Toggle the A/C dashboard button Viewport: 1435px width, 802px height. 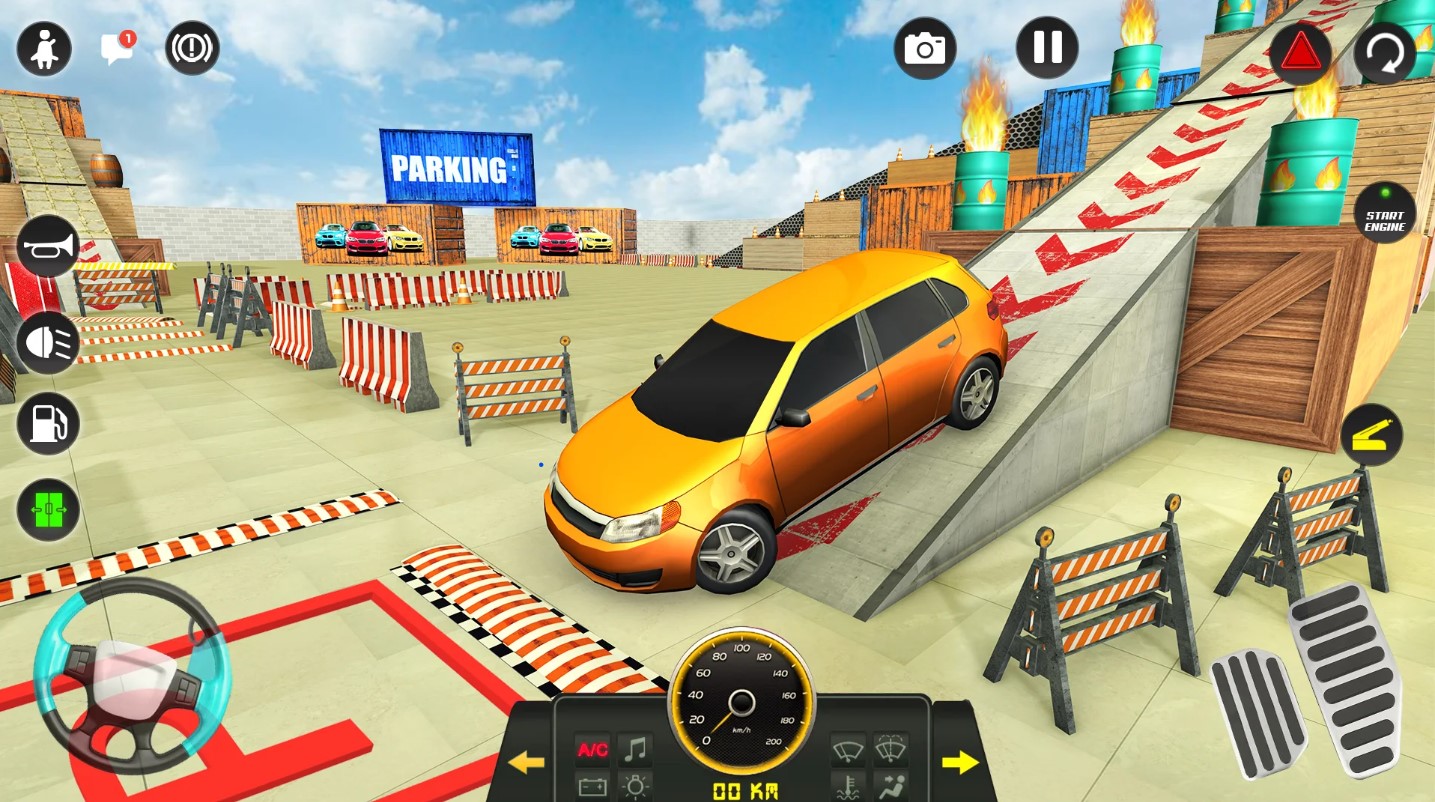click(x=592, y=749)
